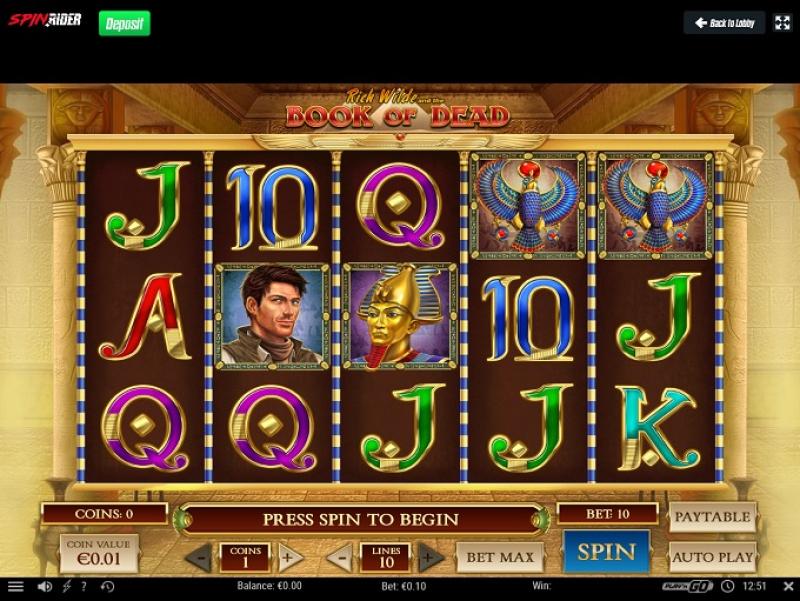Toggle fullscreen mode
The height and width of the screenshot is (601, 800).
click(782, 23)
